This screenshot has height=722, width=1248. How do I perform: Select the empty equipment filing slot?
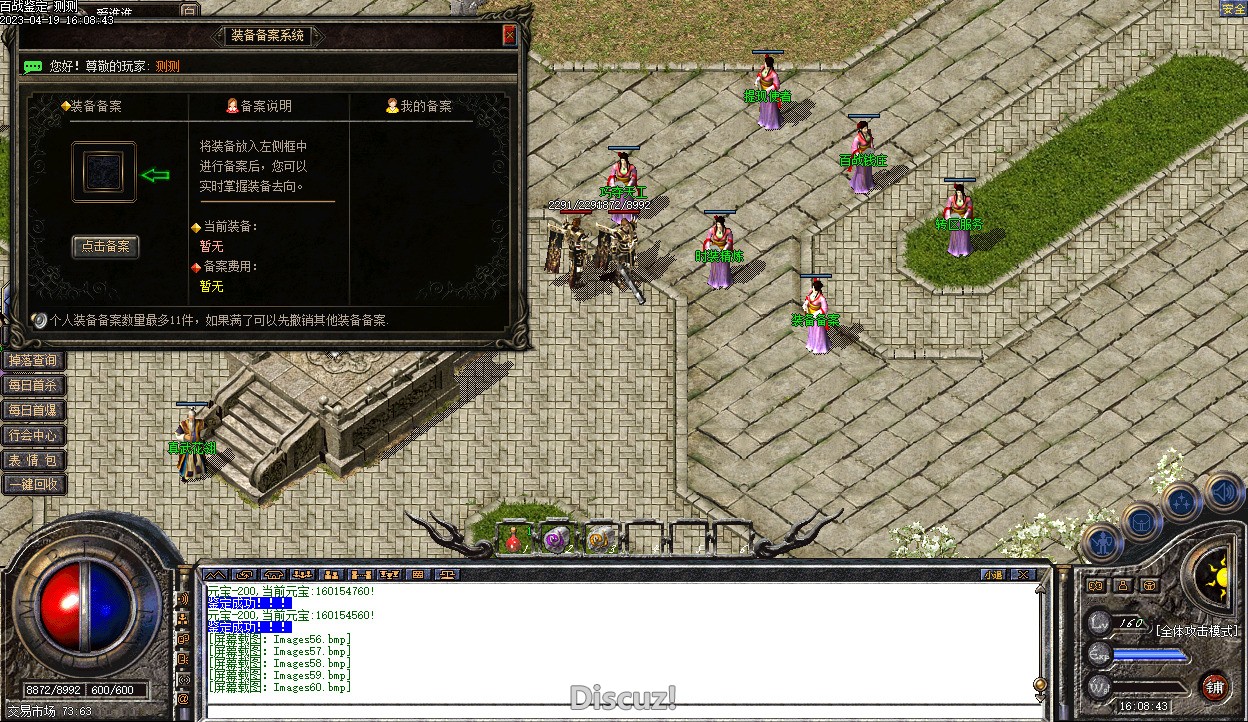click(x=104, y=172)
